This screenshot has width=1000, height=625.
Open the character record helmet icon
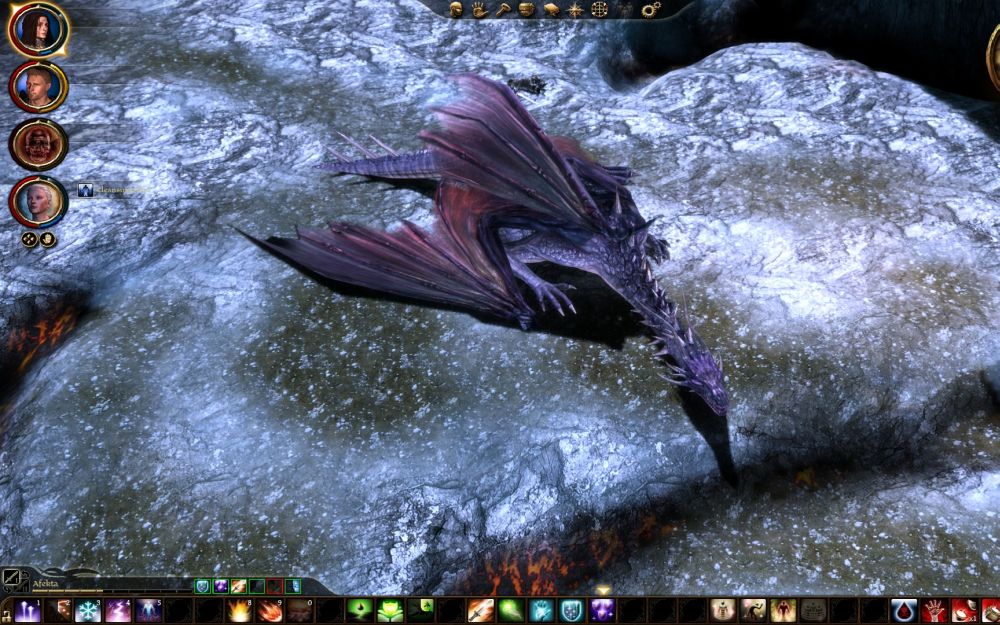click(456, 9)
